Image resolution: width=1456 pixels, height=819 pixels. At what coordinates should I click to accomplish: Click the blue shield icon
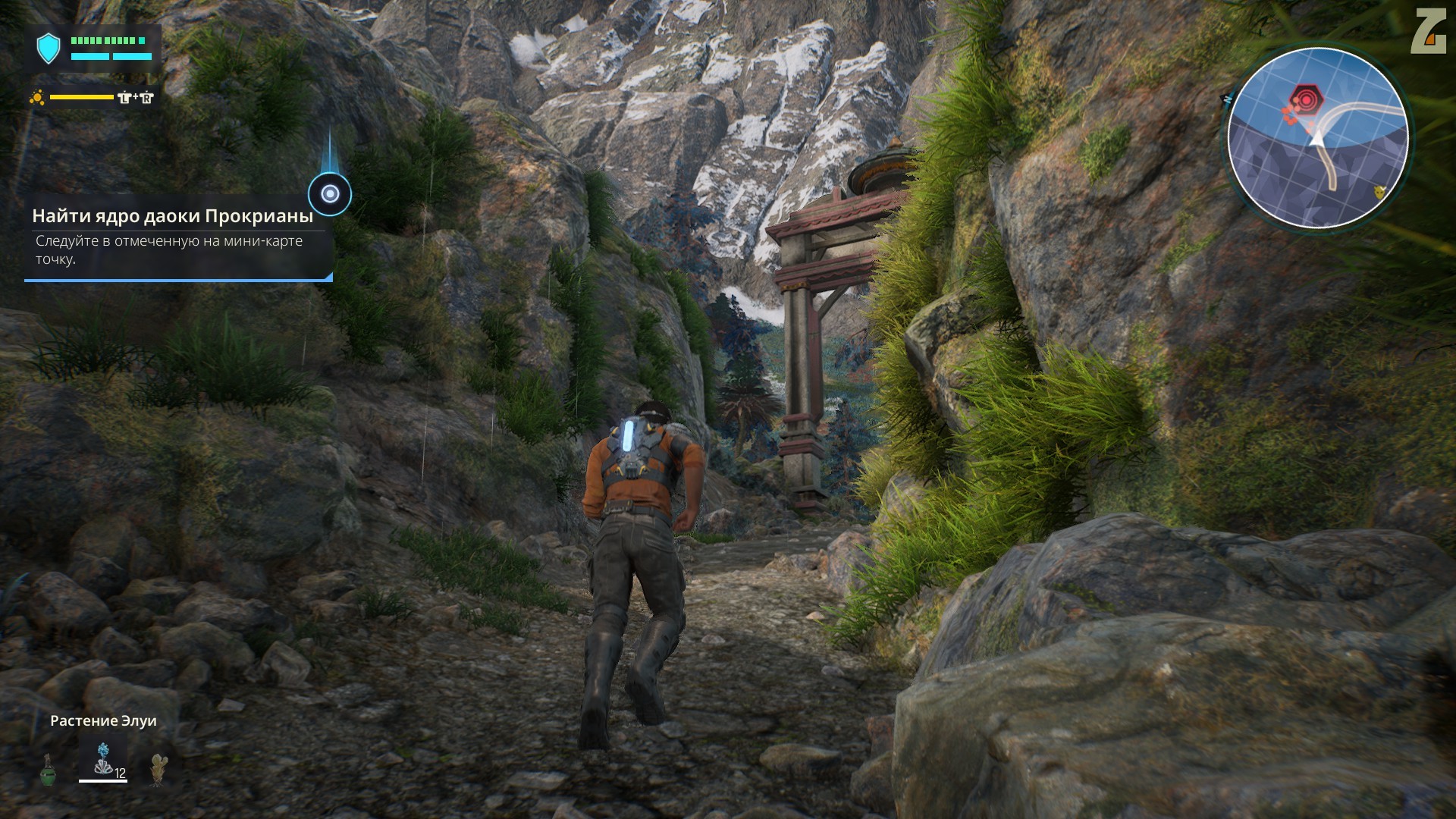(49, 48)
